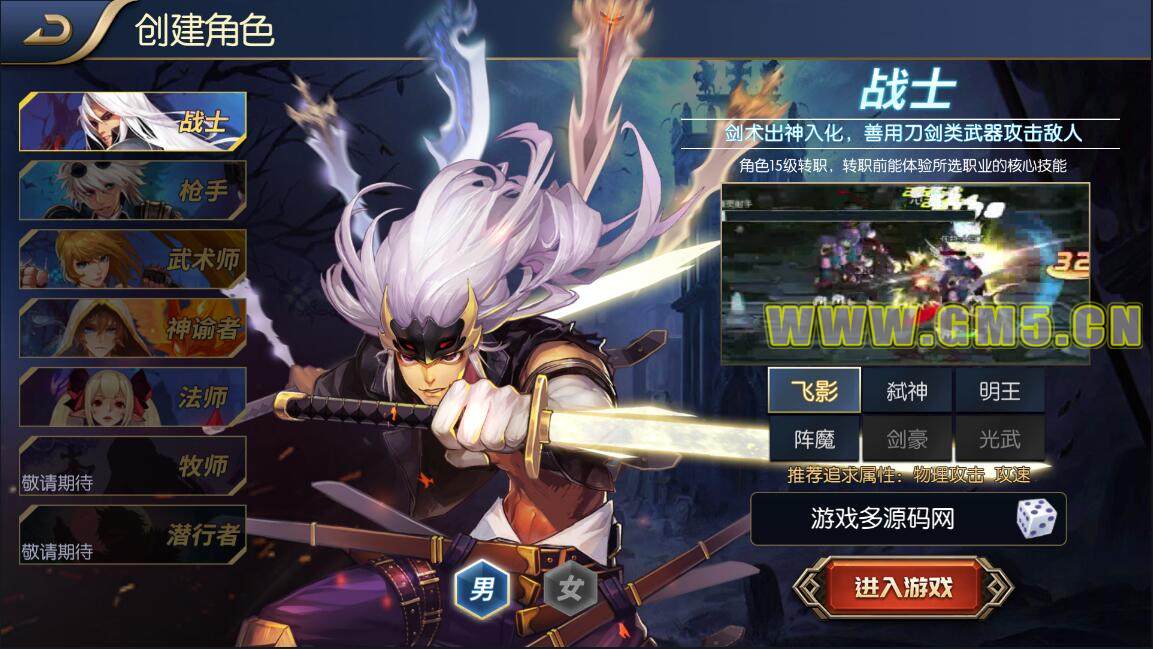This screenshot has width=1153, height=649.
Task: Pick the 明王 subclass
Action: tap(999, 390)
